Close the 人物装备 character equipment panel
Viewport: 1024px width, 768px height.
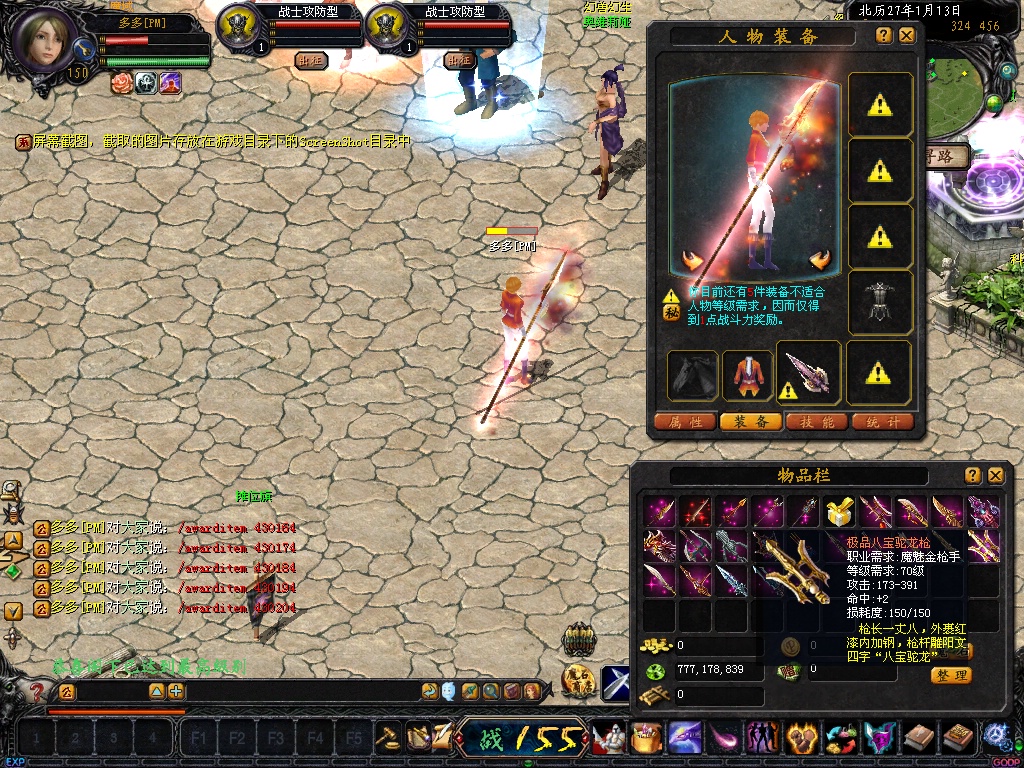pyautogui.click(x=907, y=35)
